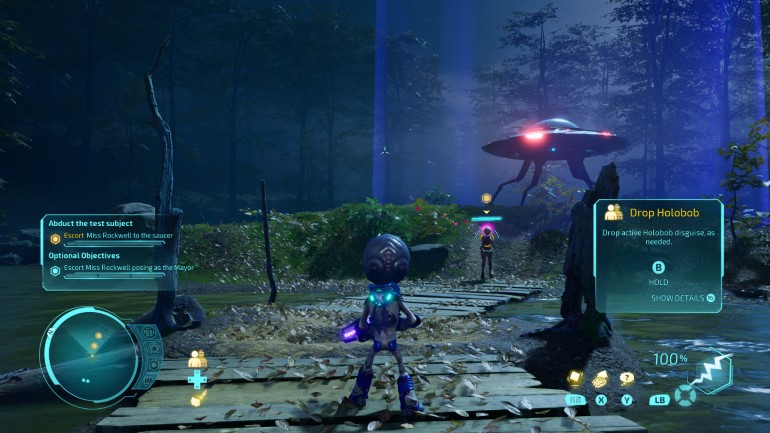This screenshot has height=433, width=770.
Task: Show details for Drop Holobob
Action: pyautogui.click(x=683, y=298)
